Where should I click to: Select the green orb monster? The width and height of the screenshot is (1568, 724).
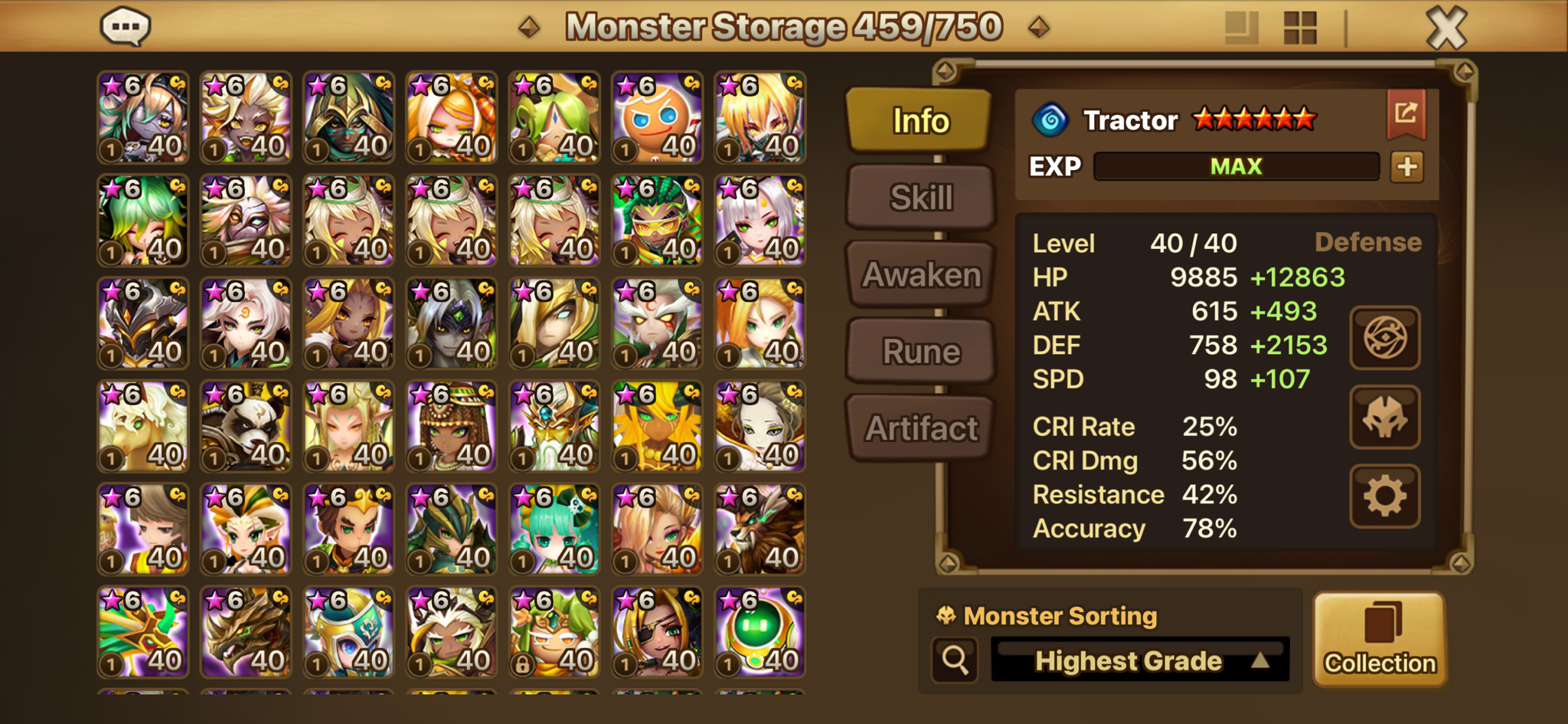click(x=759, y=632)
